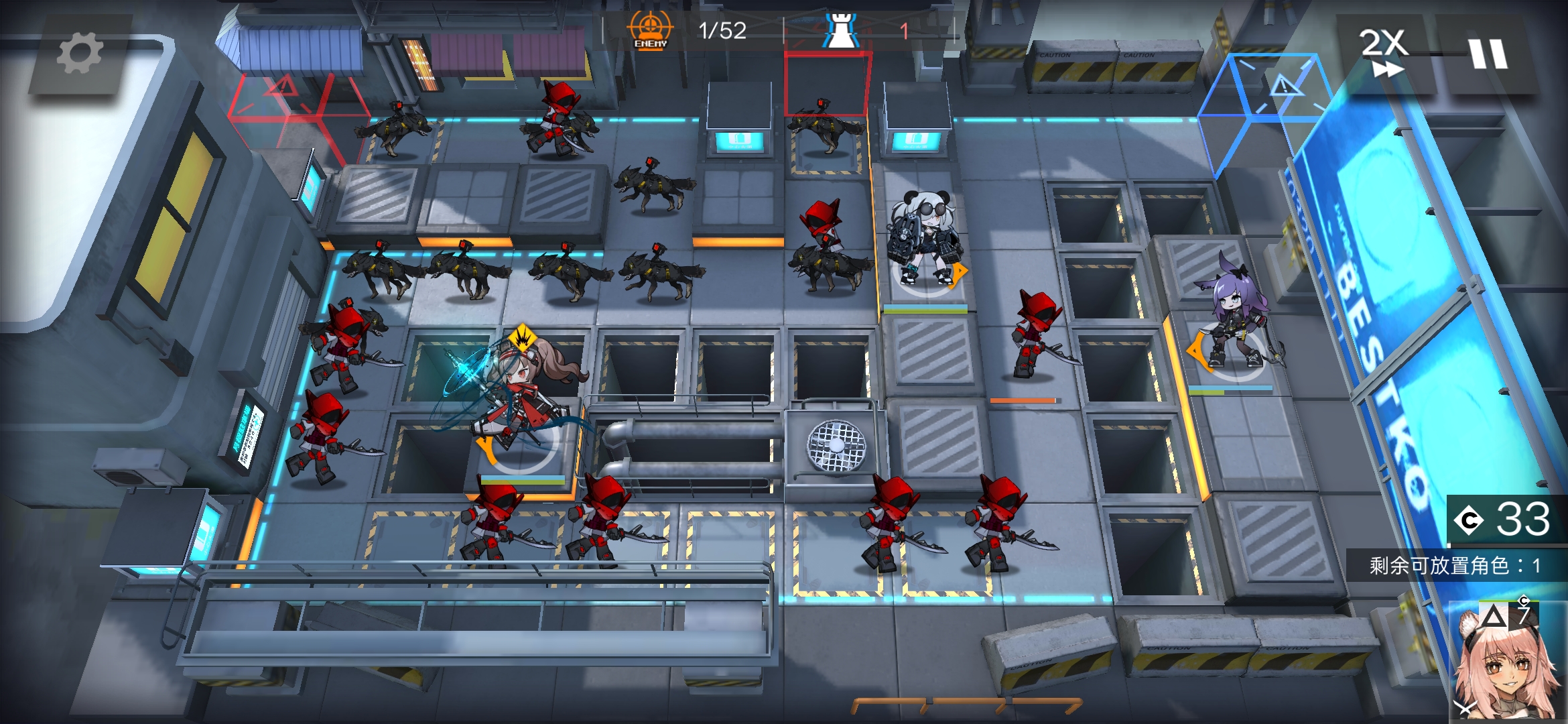
Task: Open the settings gear menu
Action: (x=80, y=54)
